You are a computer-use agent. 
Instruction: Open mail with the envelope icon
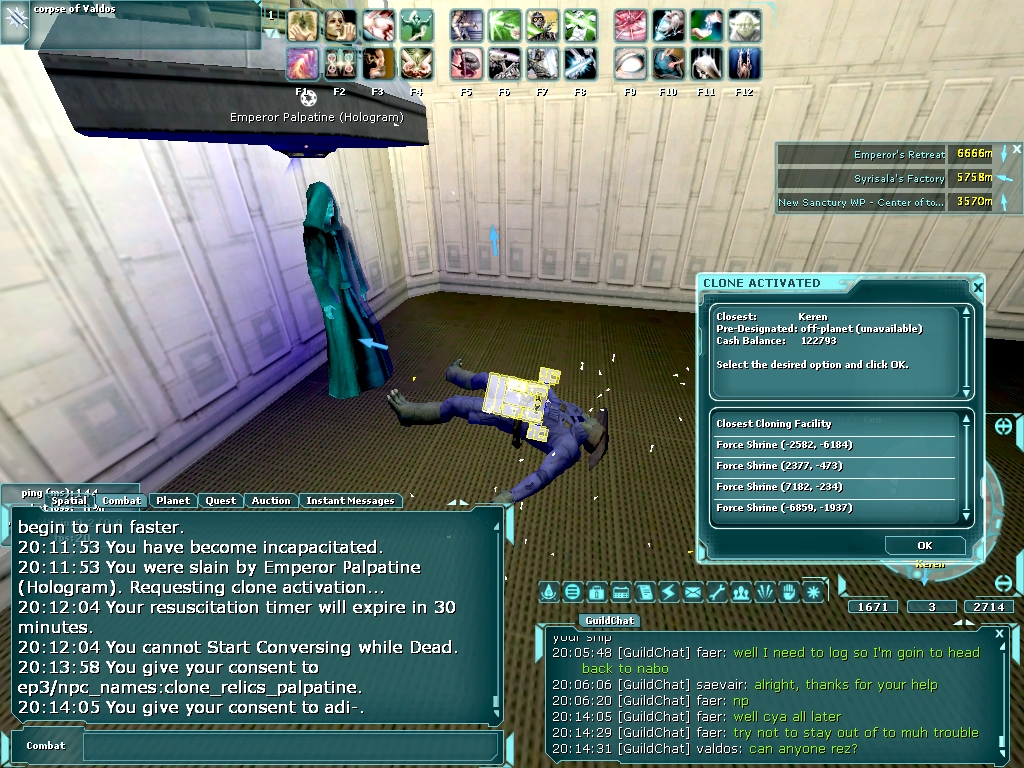tap(693, 592)
